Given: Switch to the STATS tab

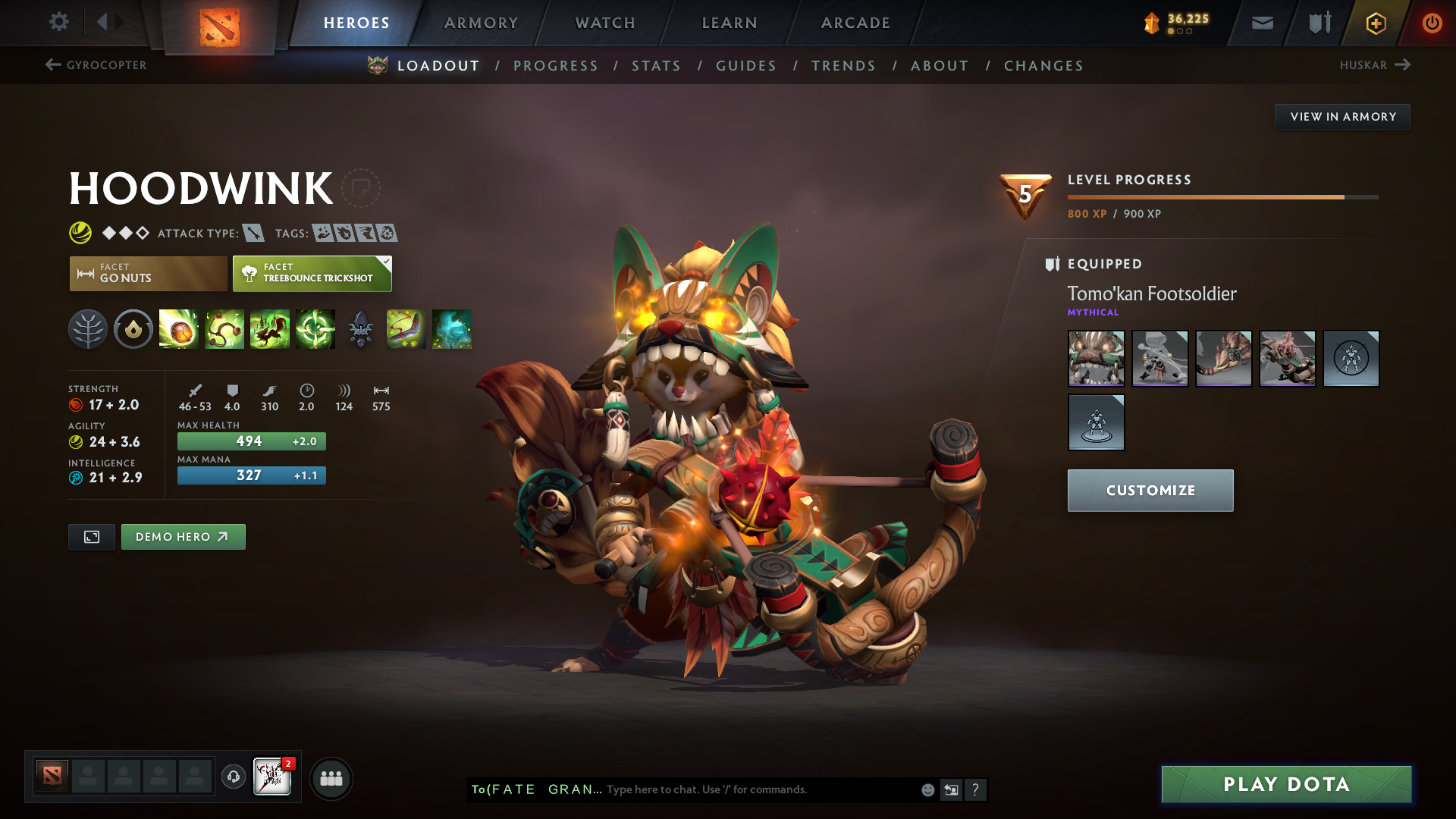Looking at the screenshot, I should [x=657, y=66].
